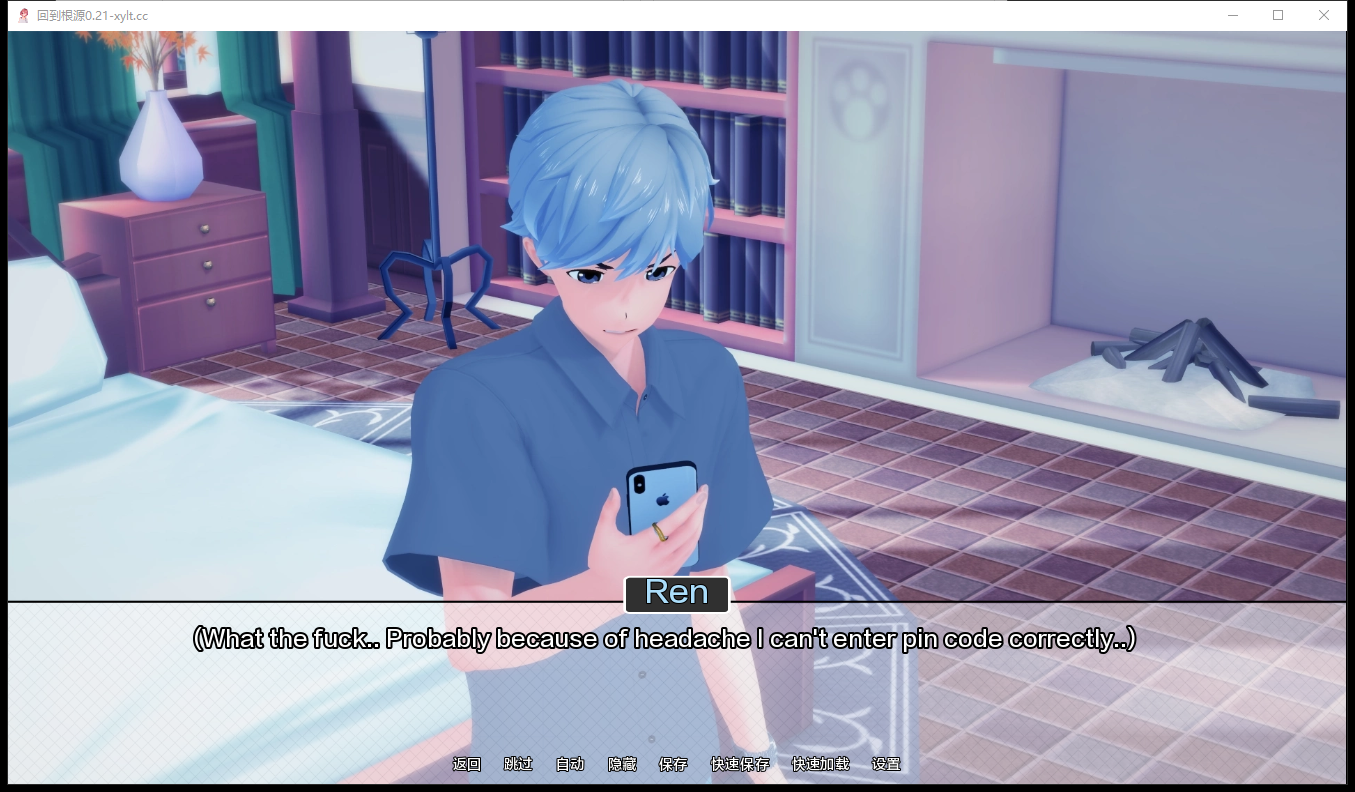The image size is (1355, 792).
Task: Open the Ren name box
Action: click(677, 592)
